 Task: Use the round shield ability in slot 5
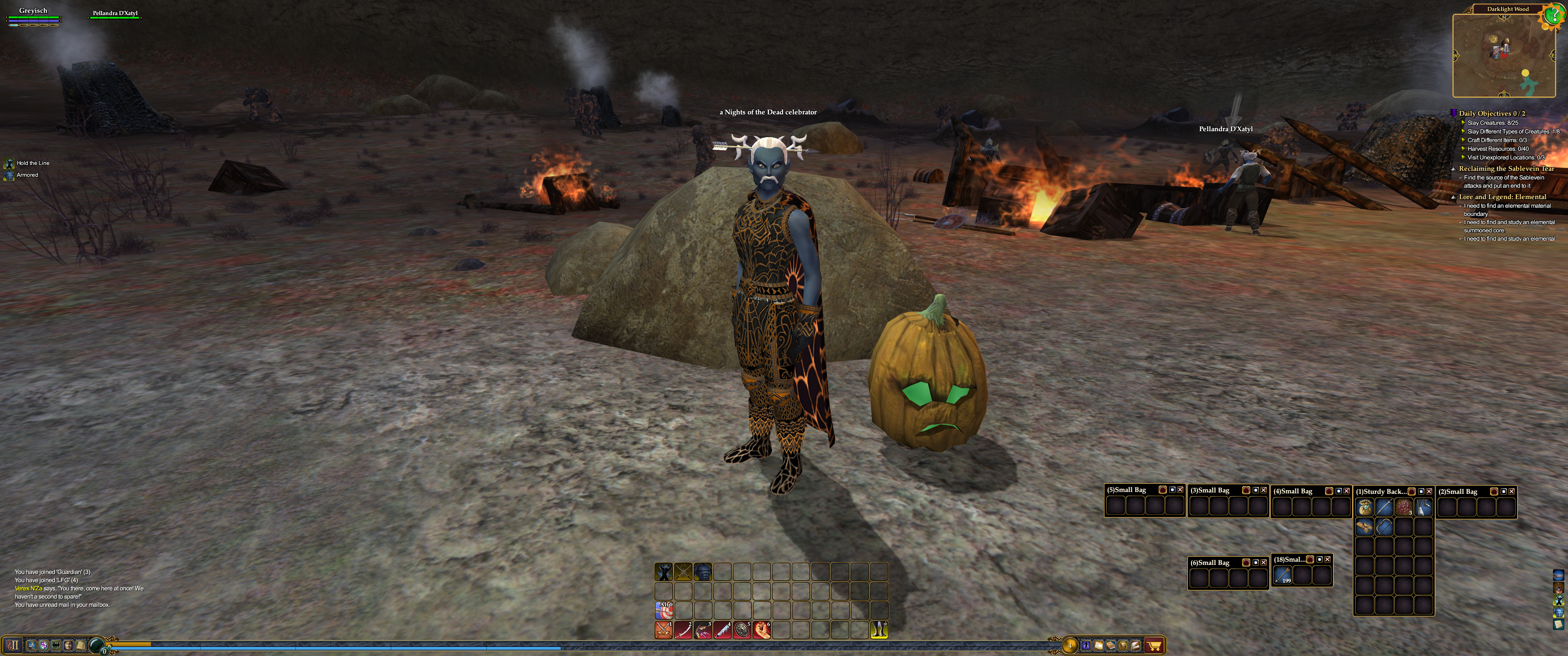[x=742, y=630]
